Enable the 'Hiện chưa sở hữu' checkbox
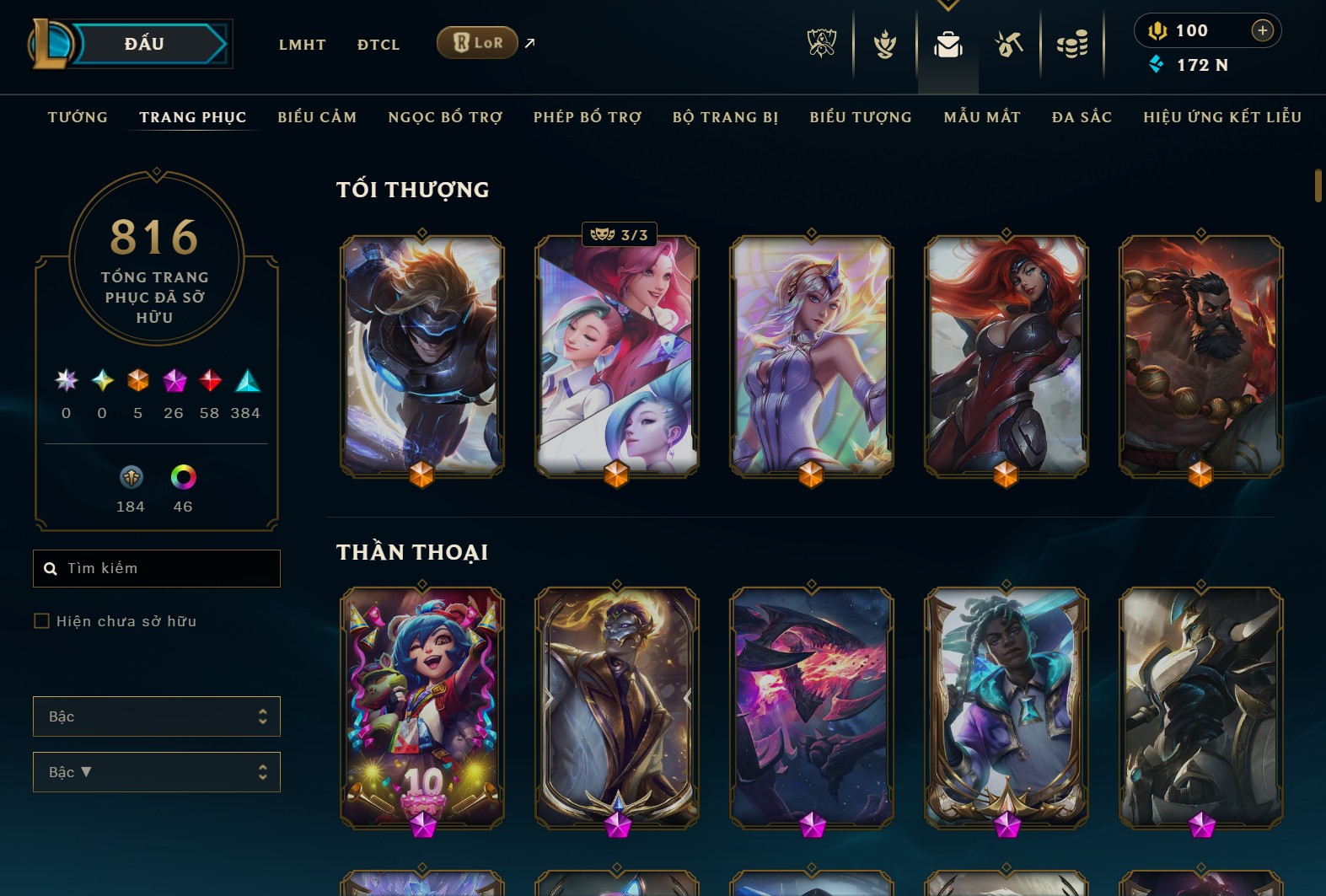This screenshot has width=1326, height=896. pyautogui.click(x=41, y=620)
